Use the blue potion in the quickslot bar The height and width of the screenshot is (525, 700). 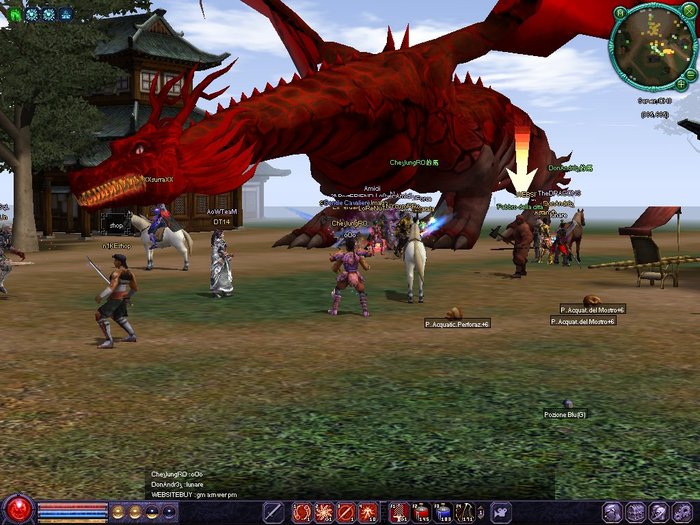click(442, 512)
